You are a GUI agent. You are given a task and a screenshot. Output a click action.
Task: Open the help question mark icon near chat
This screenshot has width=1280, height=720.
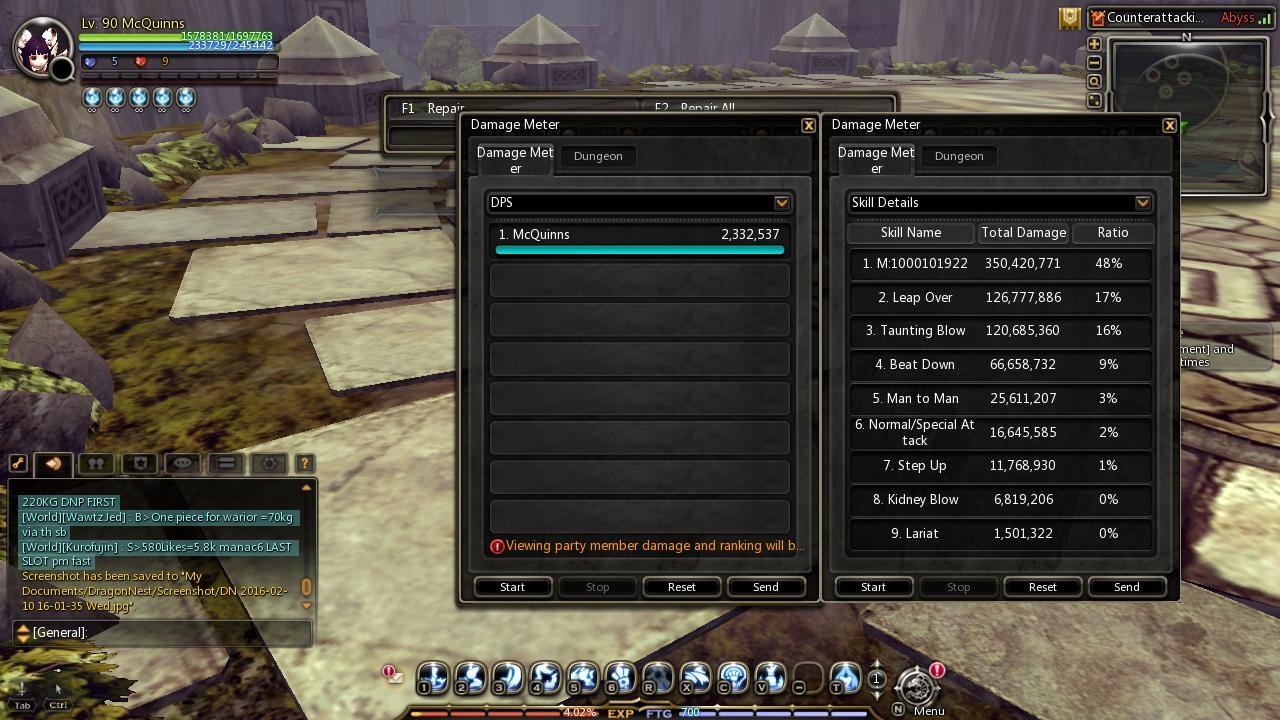point(304,463)
